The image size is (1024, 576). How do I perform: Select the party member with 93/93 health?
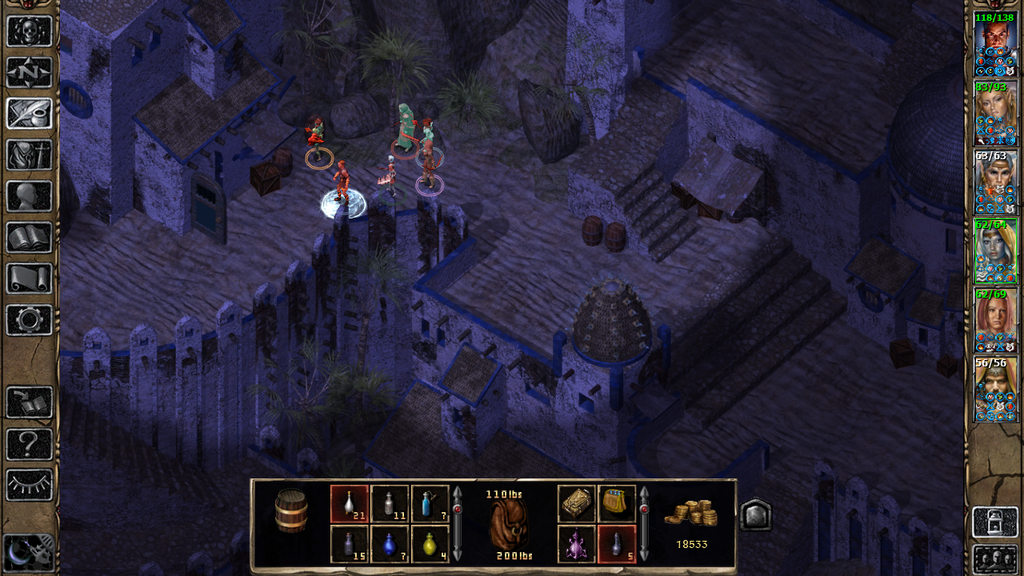pyautogui.click(x=995, y=113)
